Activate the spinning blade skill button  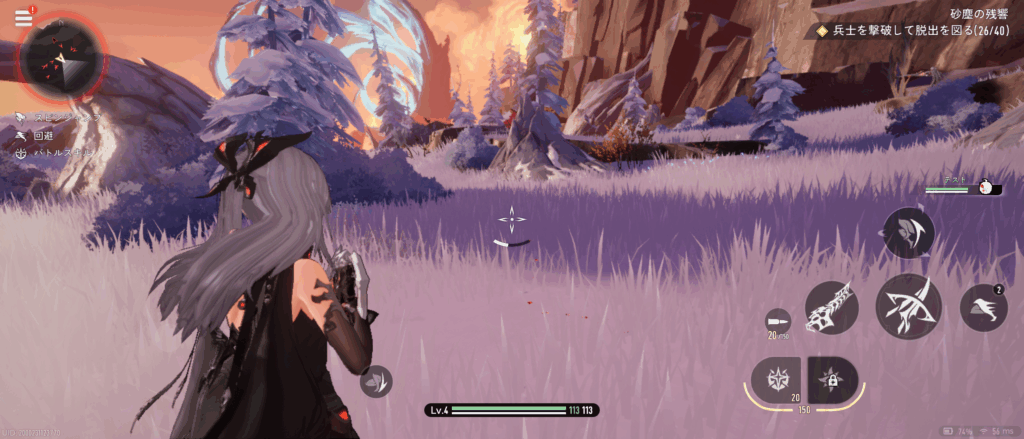[x=909, y=233]
